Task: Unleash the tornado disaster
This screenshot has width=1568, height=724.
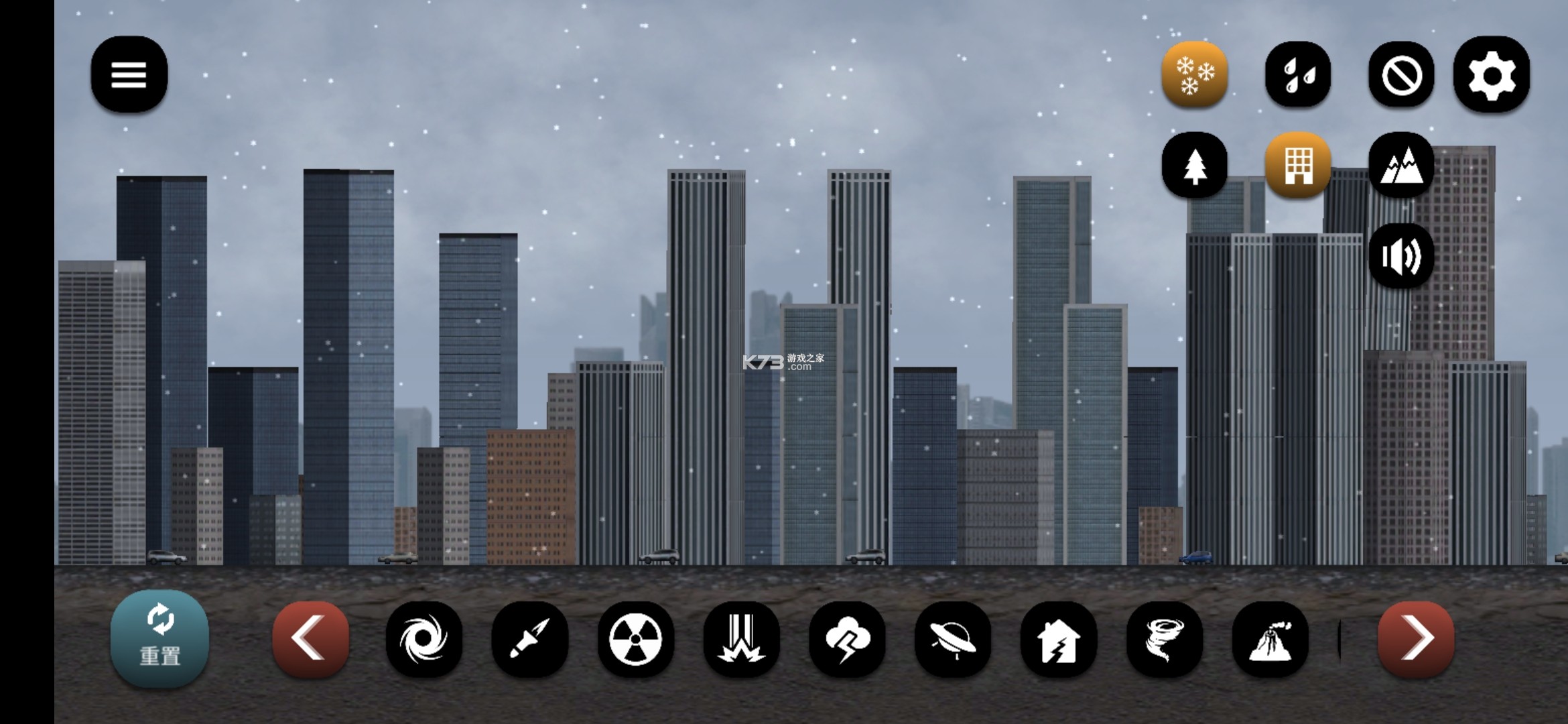Action: click(x=1165, y=639)
